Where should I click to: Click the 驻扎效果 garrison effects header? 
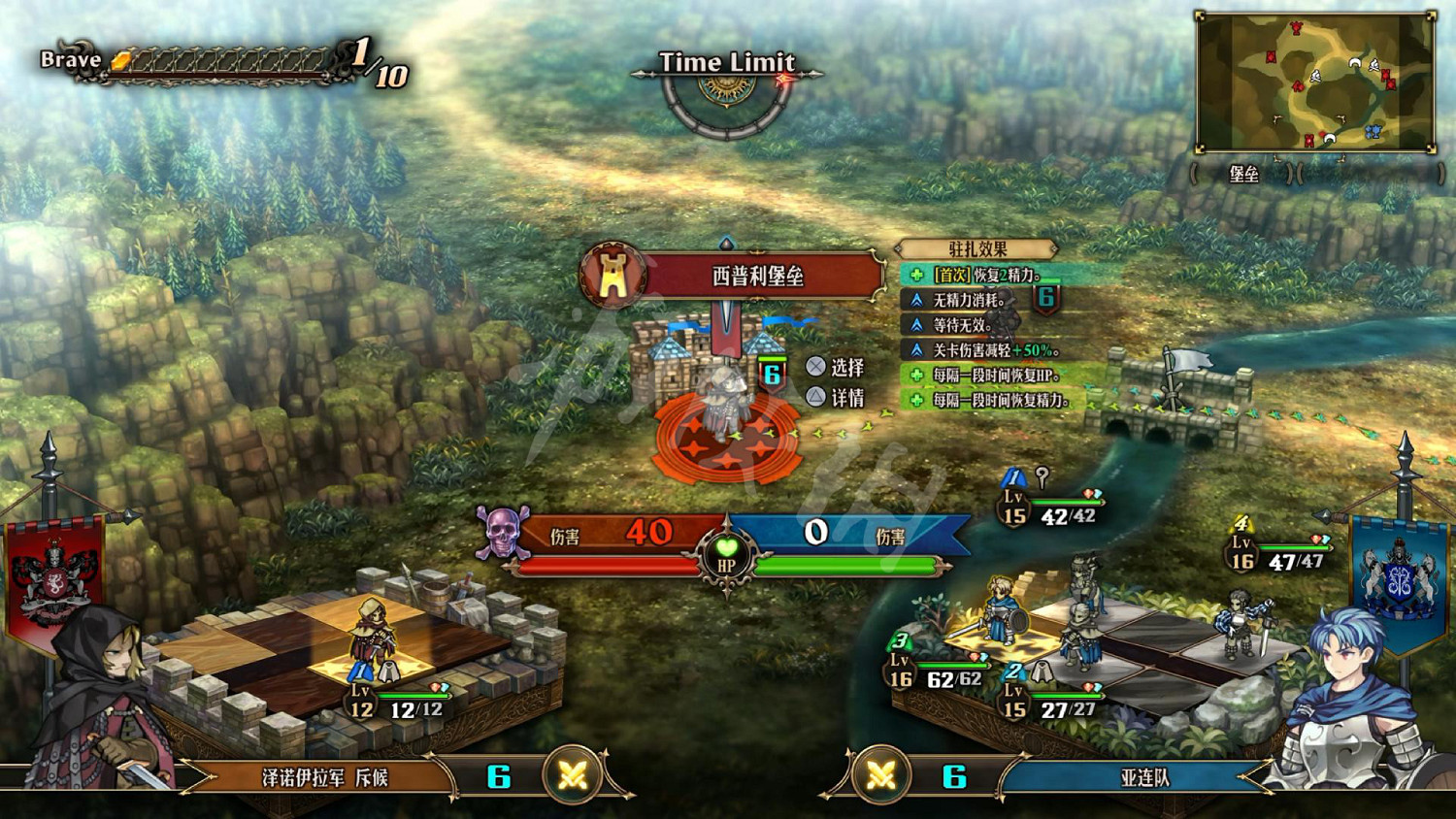point(976,249)
